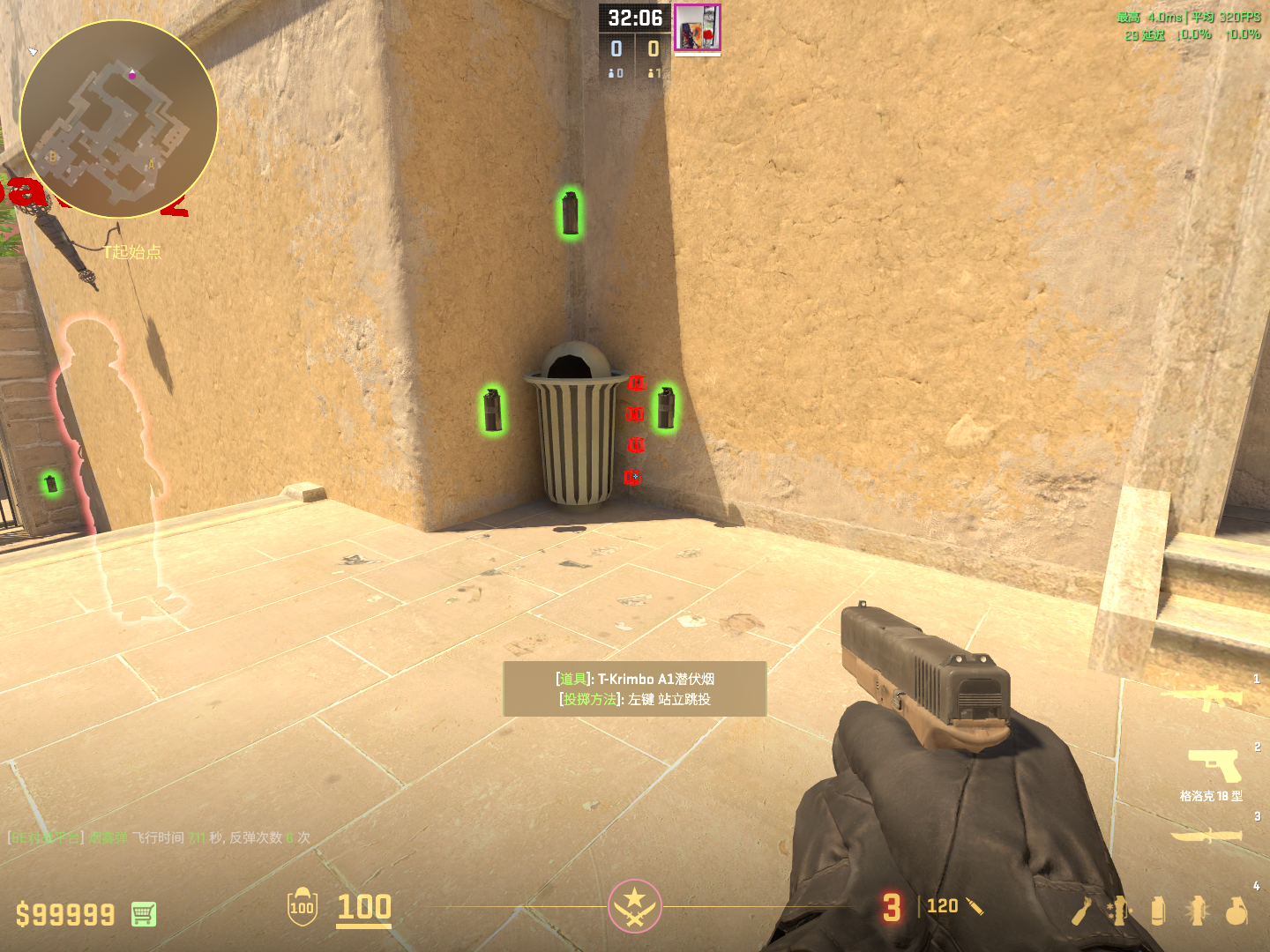Select the Molotov cocktail icon
1270x952 pixels.
click(x=1082, y=911)
